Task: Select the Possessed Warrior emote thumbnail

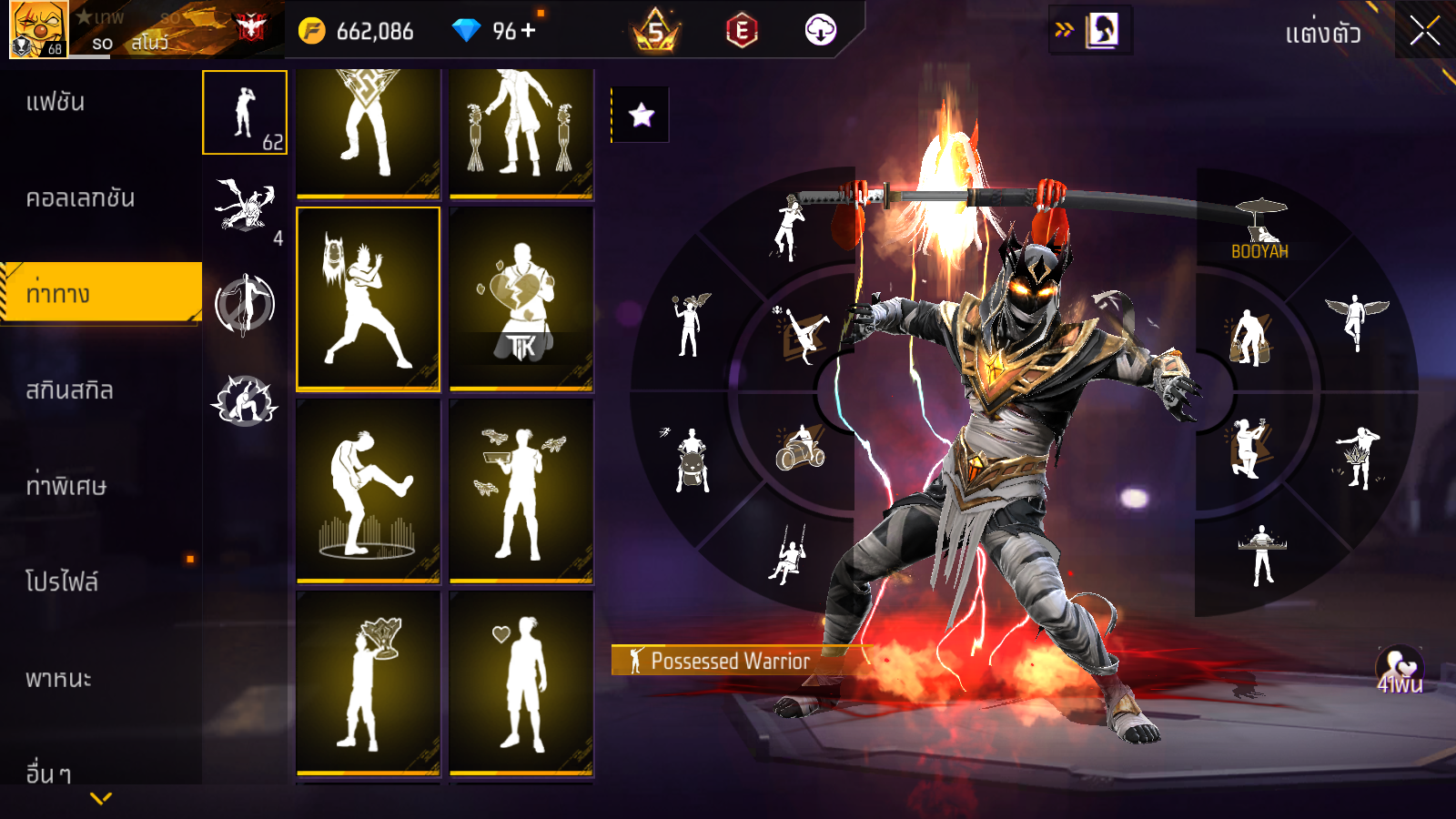Action: click(x=368, y=298)
